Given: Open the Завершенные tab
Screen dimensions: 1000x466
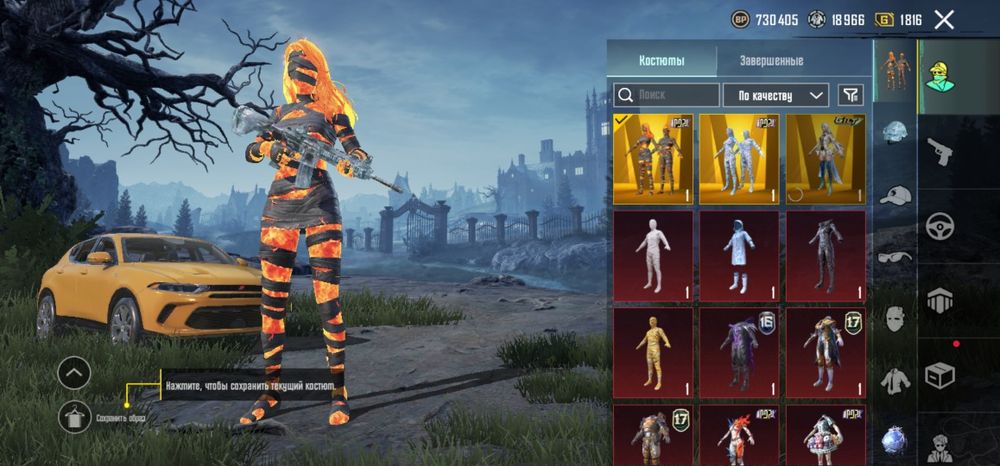Looking at the screenshot, I should coord(771,61).
